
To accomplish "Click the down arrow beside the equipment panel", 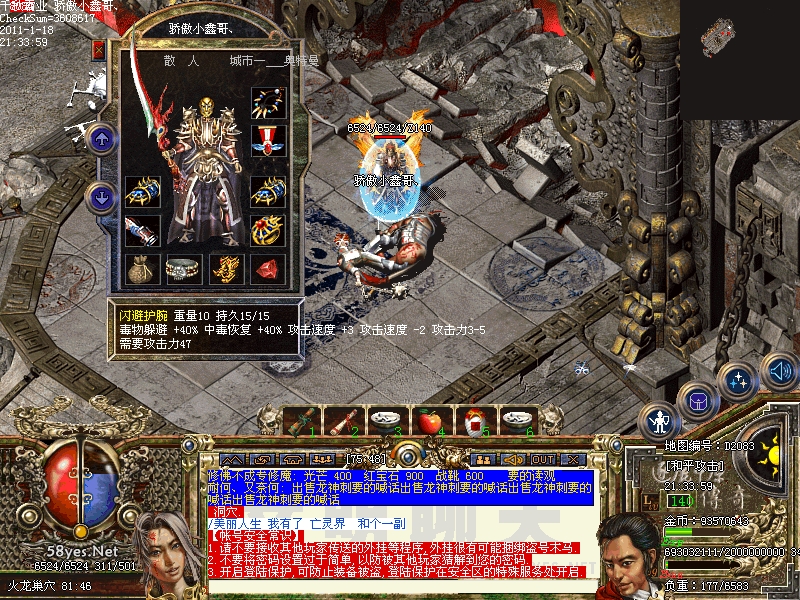I will click(x=100, y=197).
